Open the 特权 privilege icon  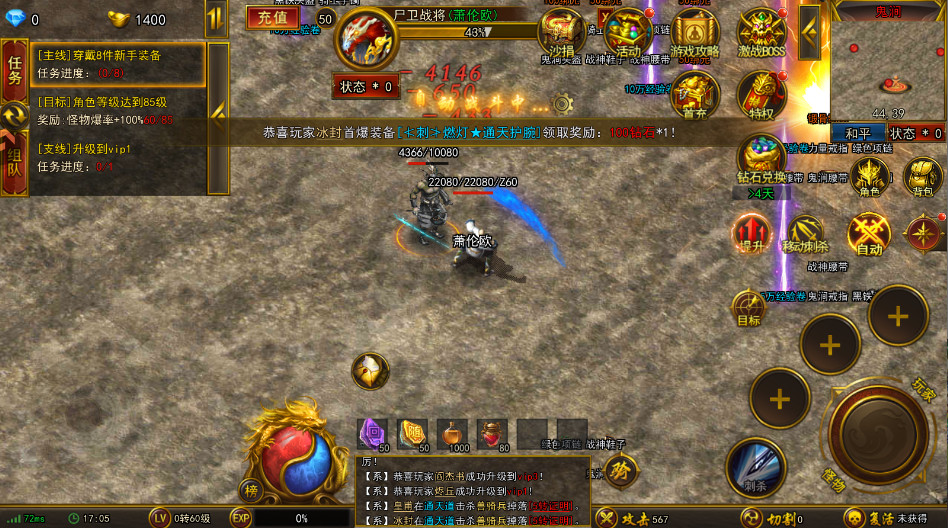pos(761,95)
